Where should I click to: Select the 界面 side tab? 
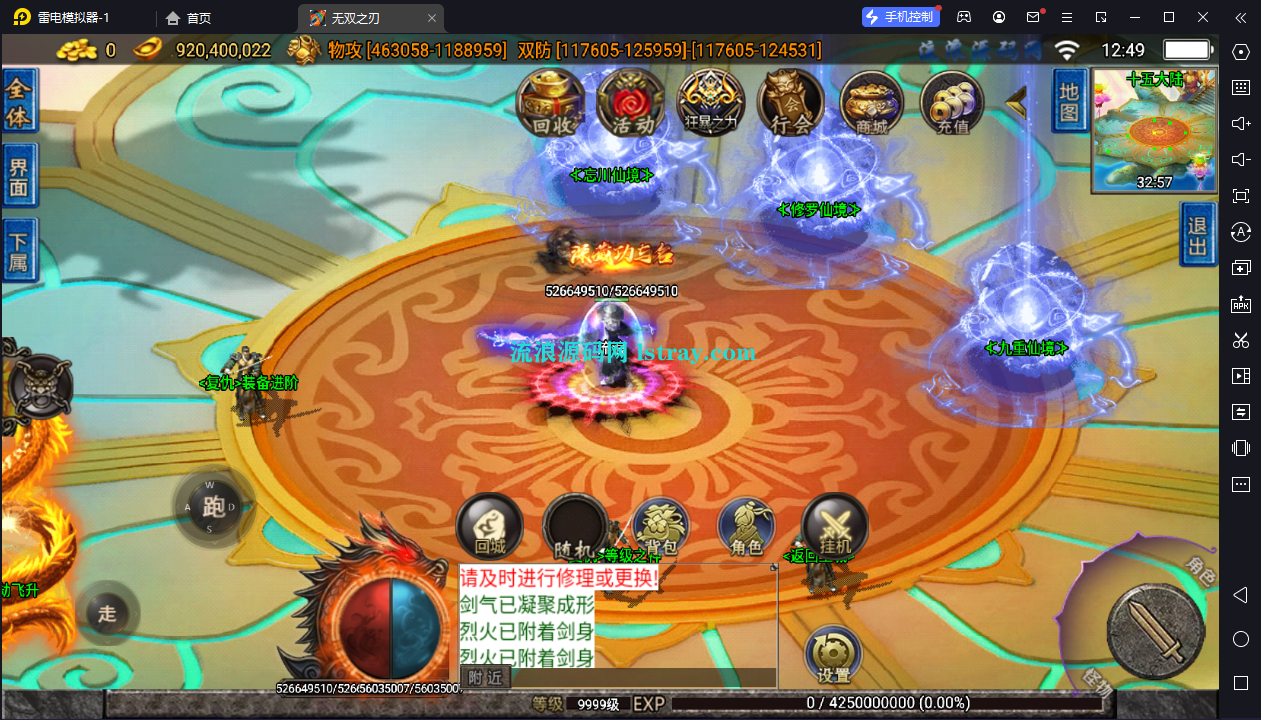[x=19, y=177]
